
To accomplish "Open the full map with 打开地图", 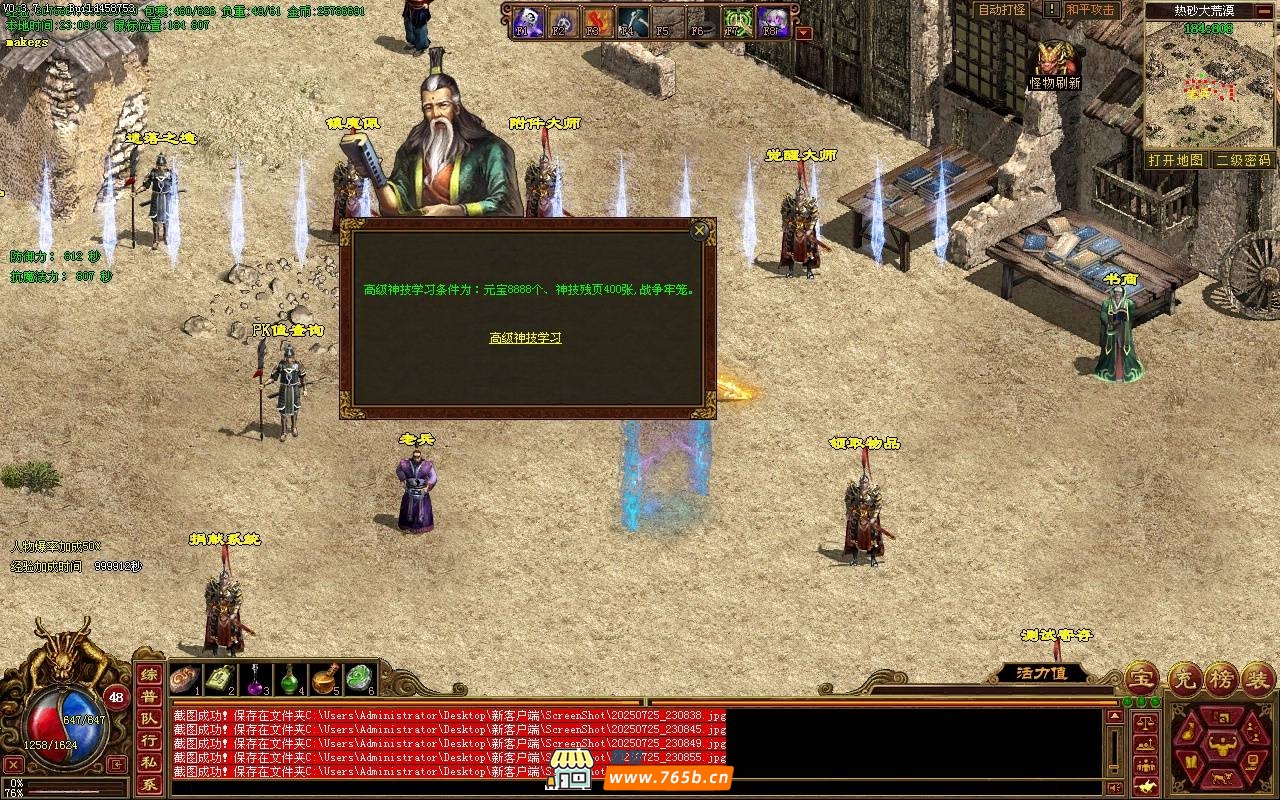I will point(1175,160).
